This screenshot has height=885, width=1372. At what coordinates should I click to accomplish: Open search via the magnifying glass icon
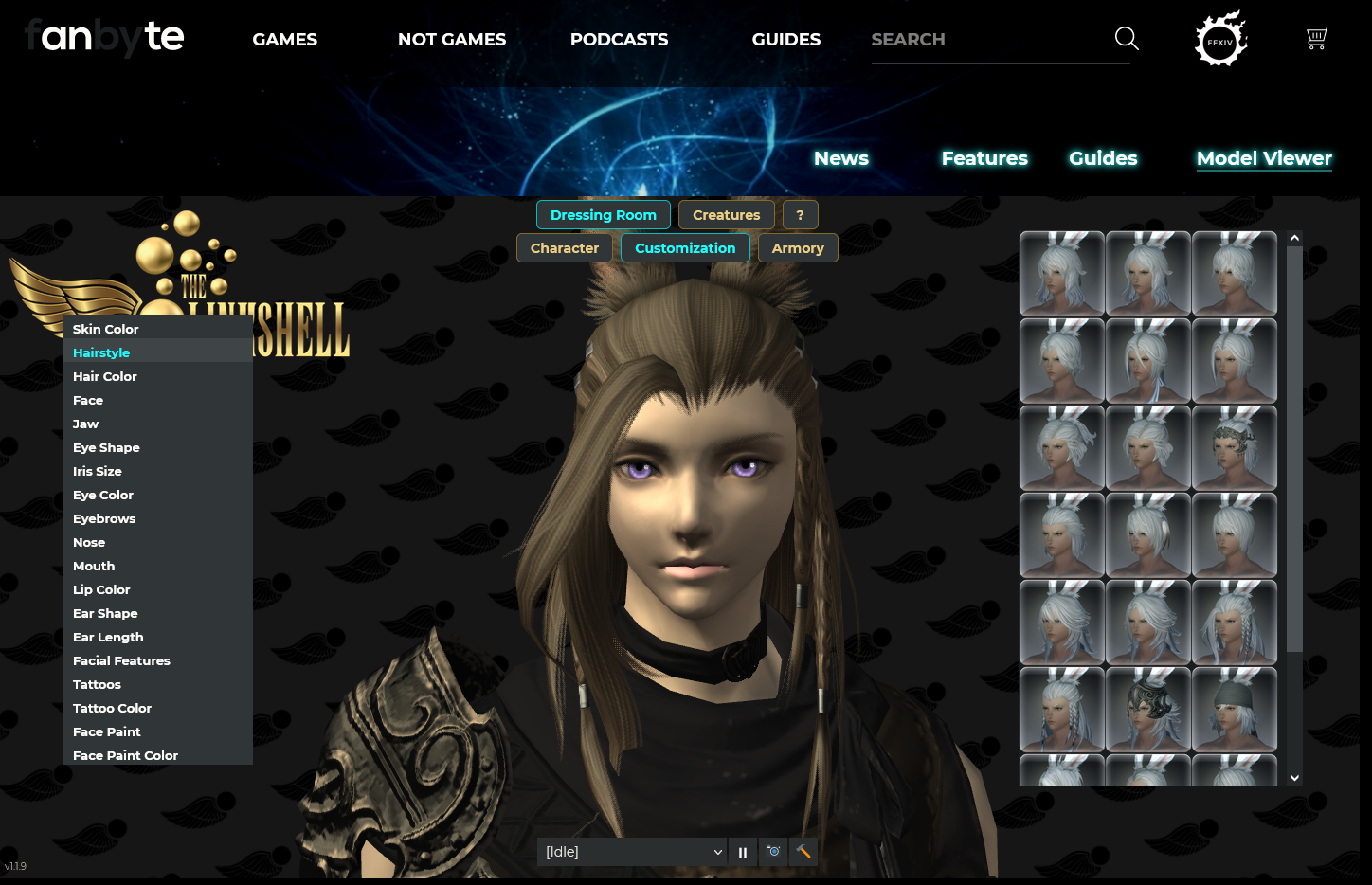click(x=1127, y=39)
